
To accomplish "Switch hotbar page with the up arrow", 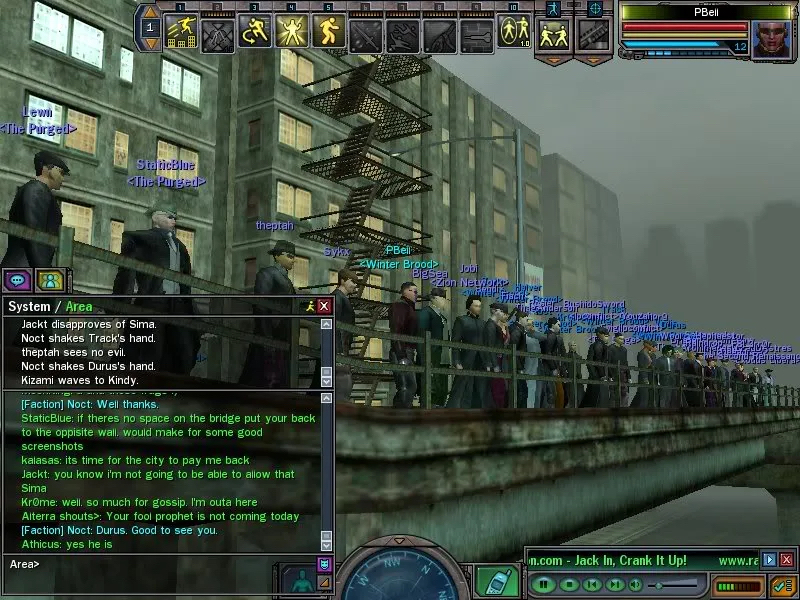I will (151, 15).
